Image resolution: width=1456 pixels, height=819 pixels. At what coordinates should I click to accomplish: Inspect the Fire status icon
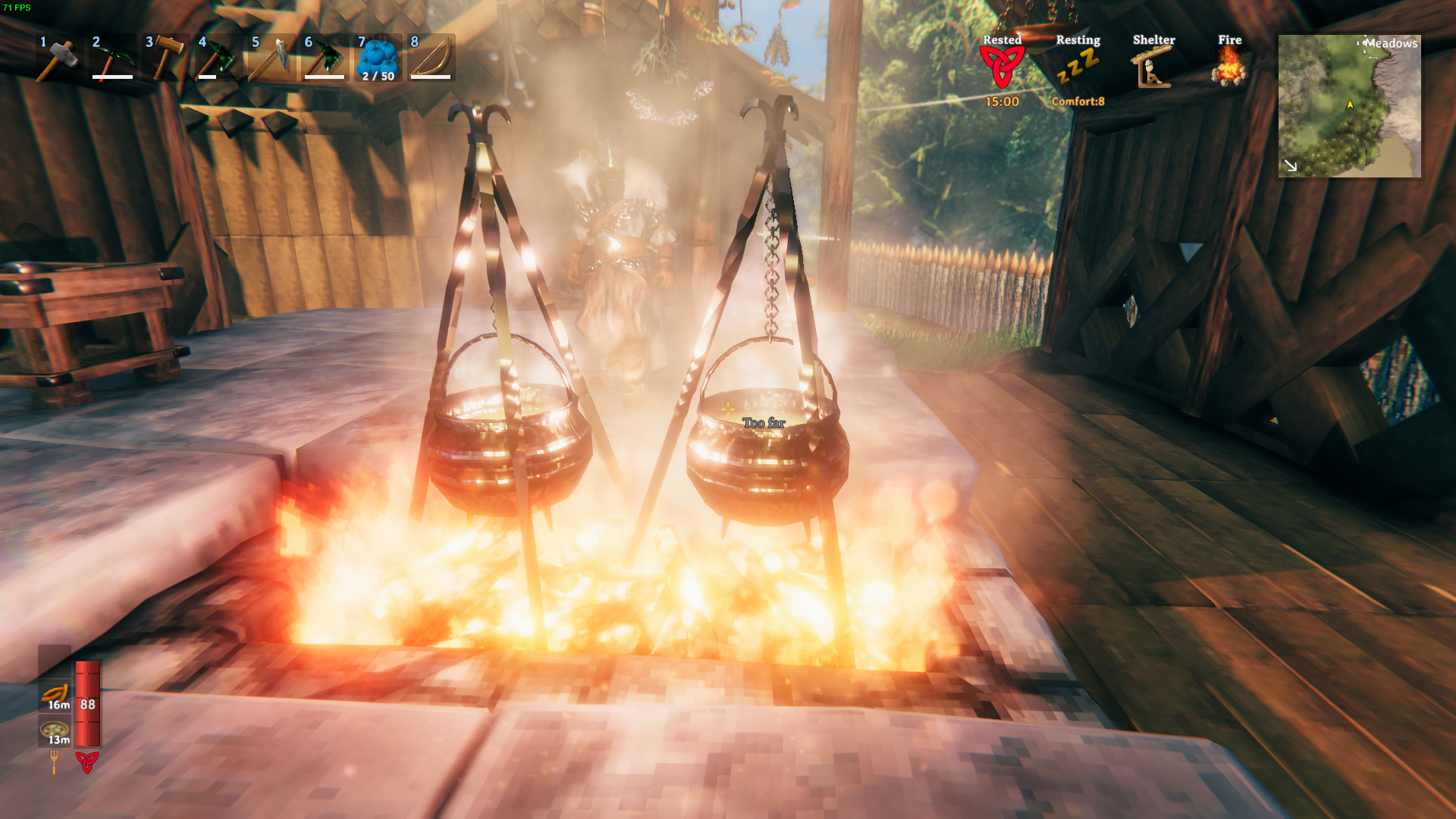point(1229,67)
